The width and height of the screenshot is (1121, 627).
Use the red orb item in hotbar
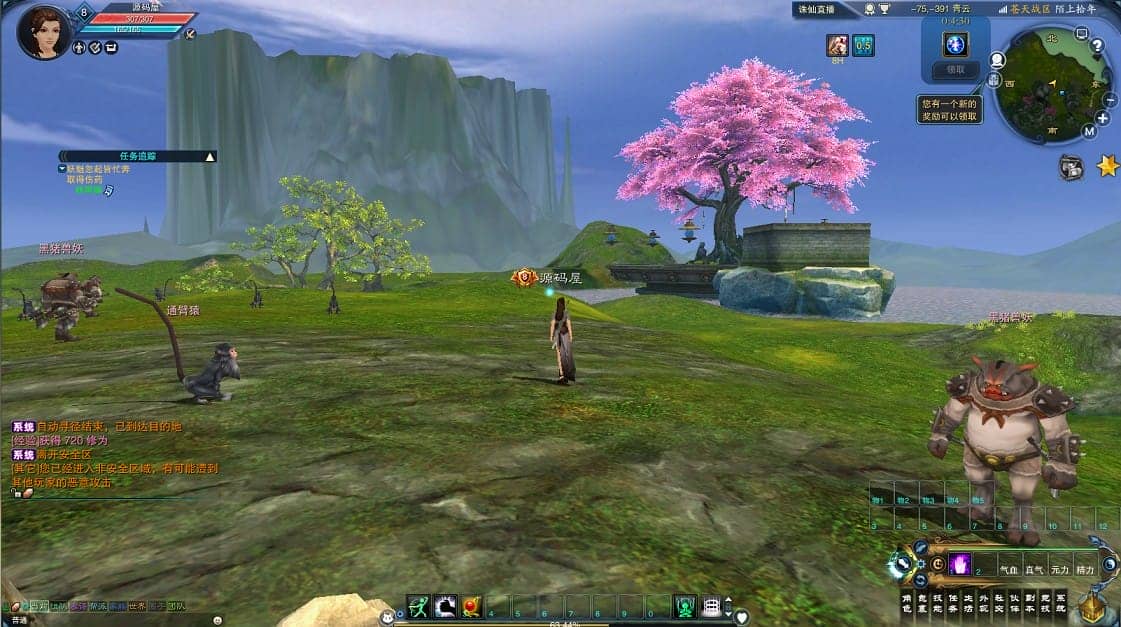[471, 606]
